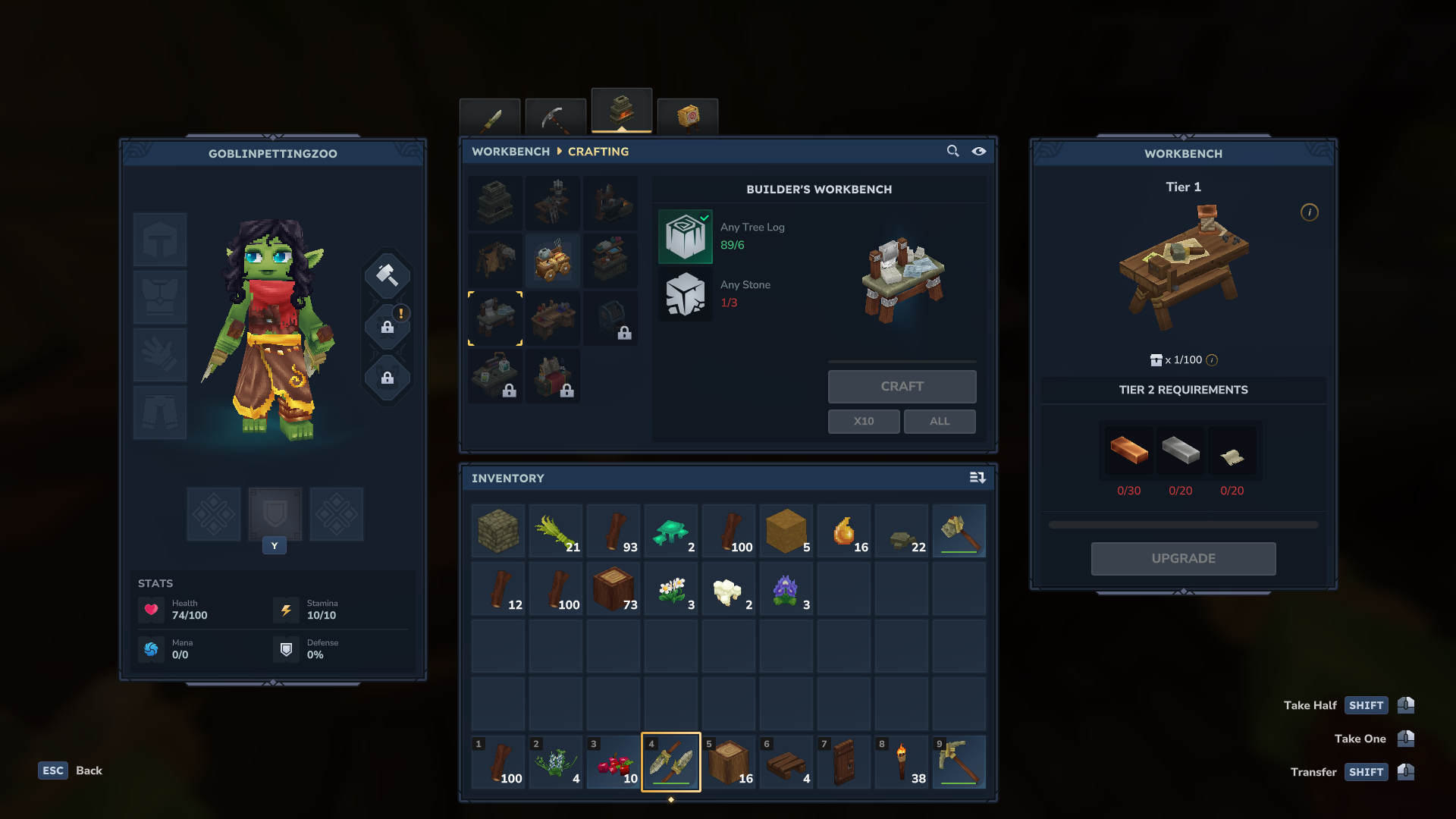This screenshot has height=819, width=1456.
Task: Sort the inventory with the sort icon
Action: click(x=977, y=478)
